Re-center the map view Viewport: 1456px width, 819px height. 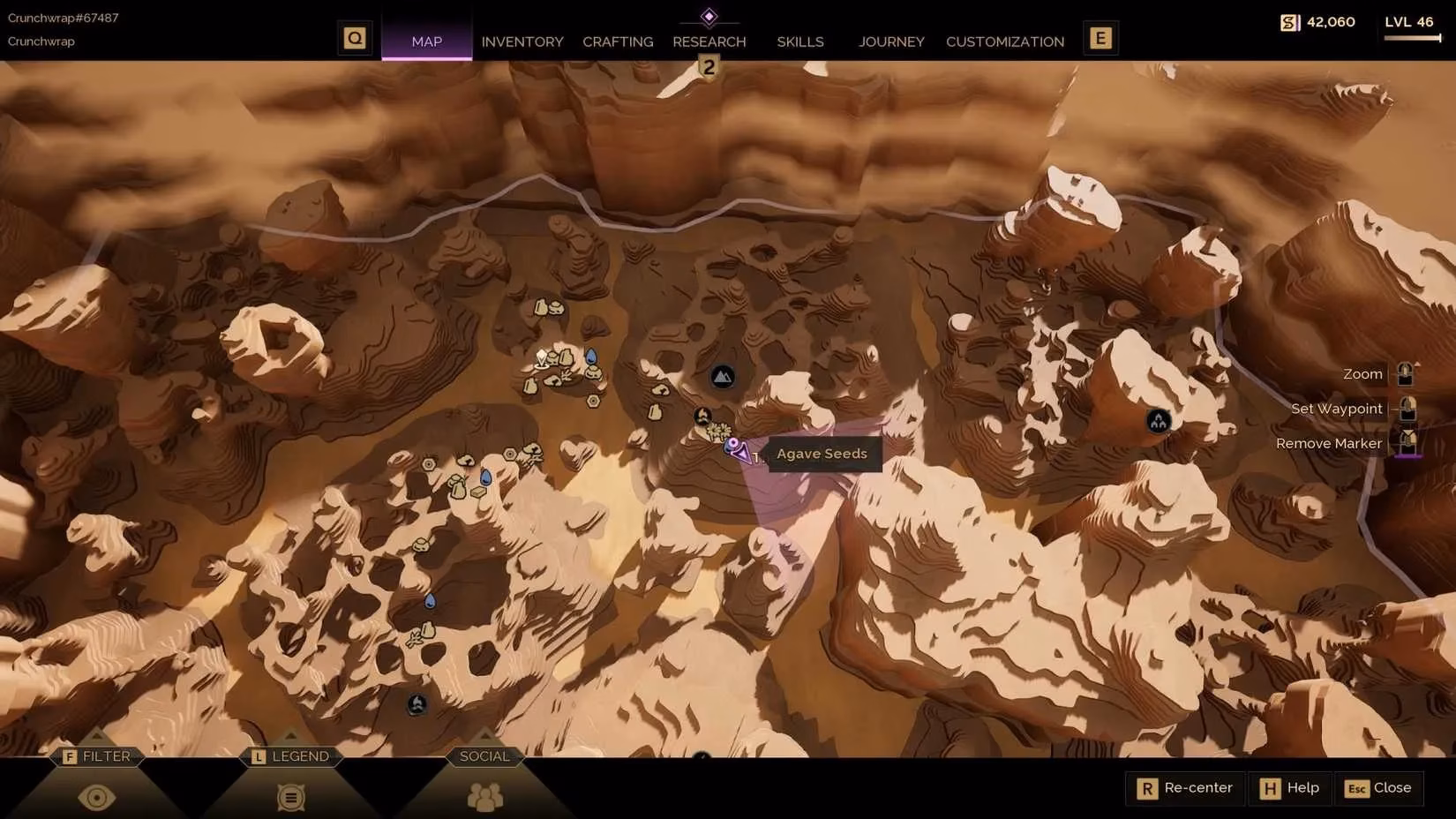pos(1186,788)
